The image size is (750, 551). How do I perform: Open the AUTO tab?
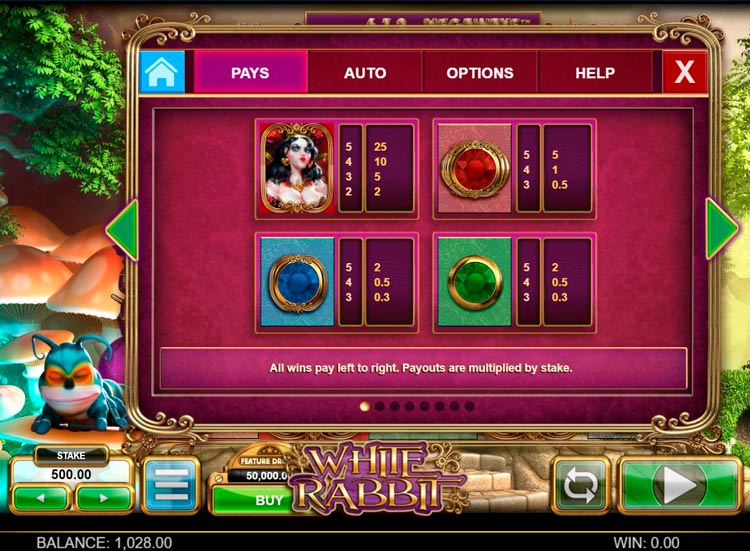coord(365,73)
